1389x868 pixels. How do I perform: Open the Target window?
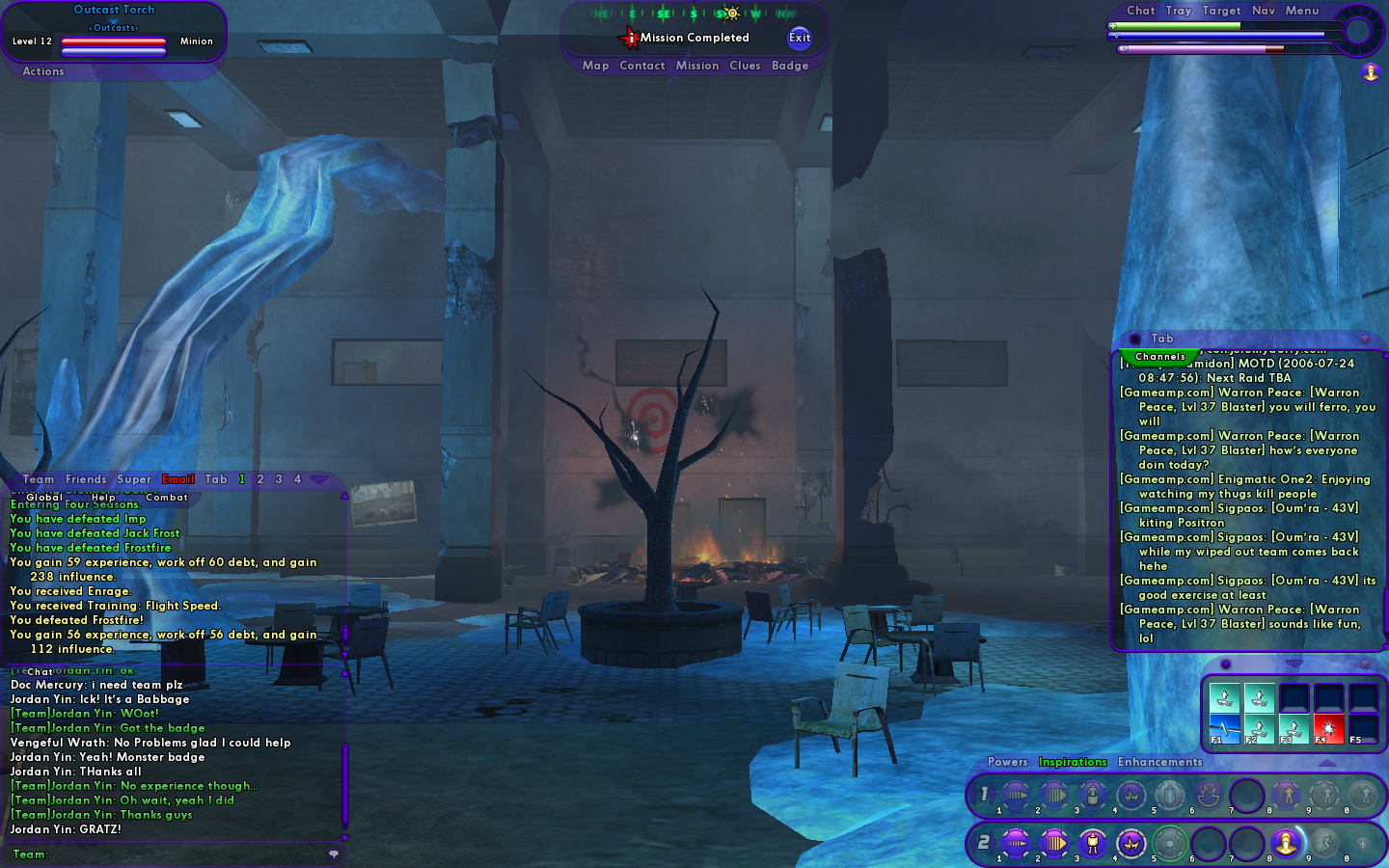point(1221,11)
